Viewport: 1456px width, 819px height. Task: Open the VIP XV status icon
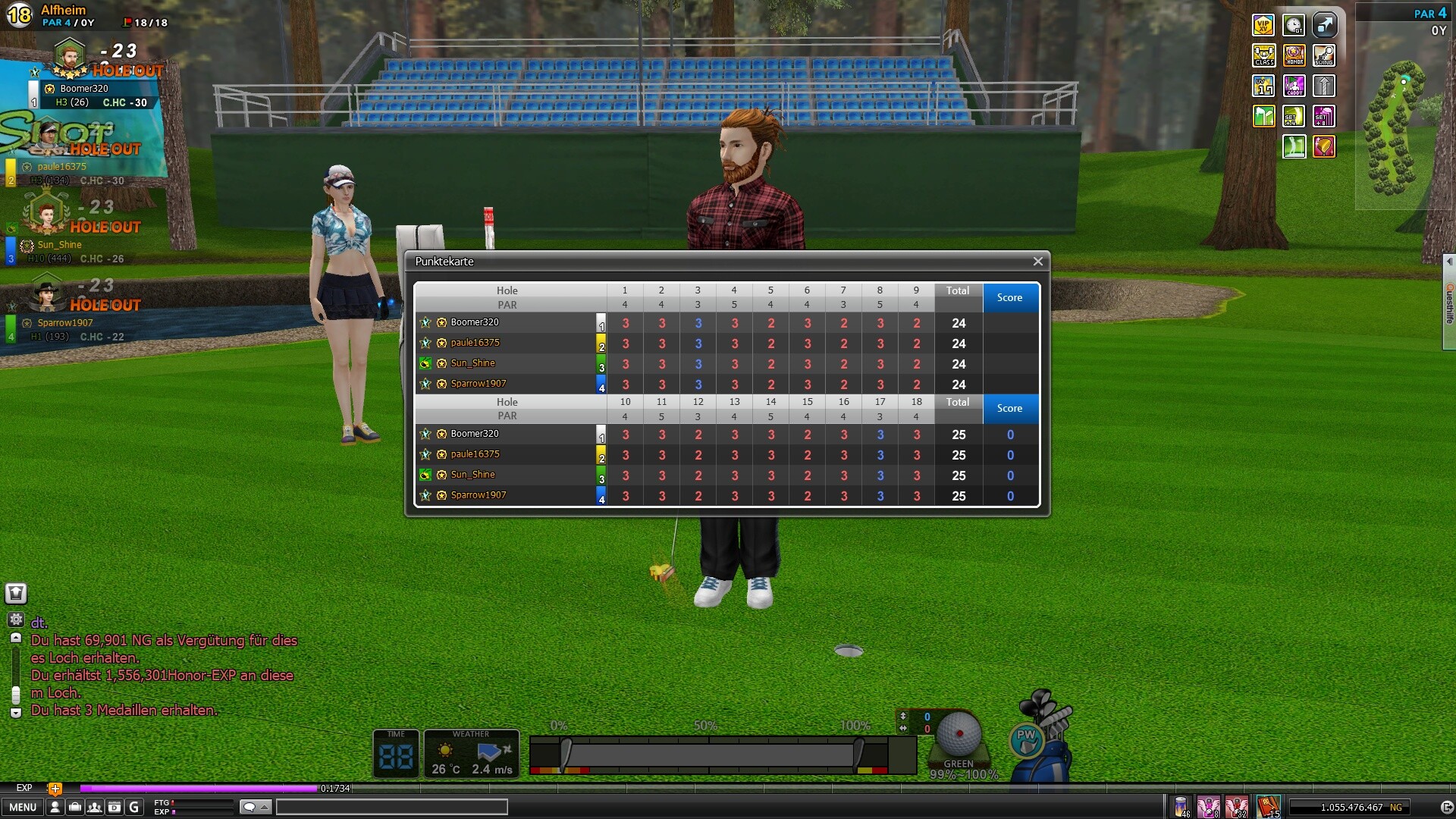(x=1263, y=25)
